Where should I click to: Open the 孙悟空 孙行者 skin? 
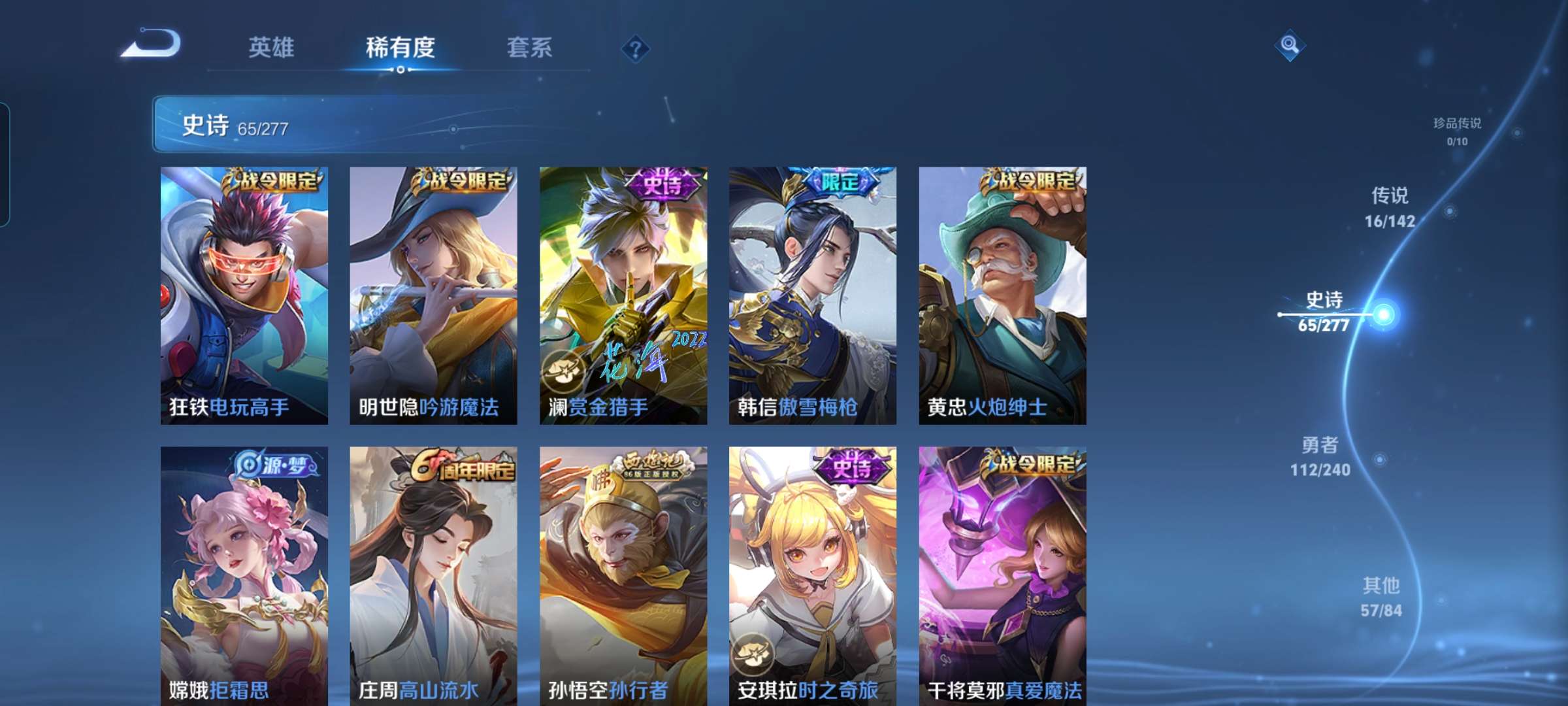click(625, 575)
